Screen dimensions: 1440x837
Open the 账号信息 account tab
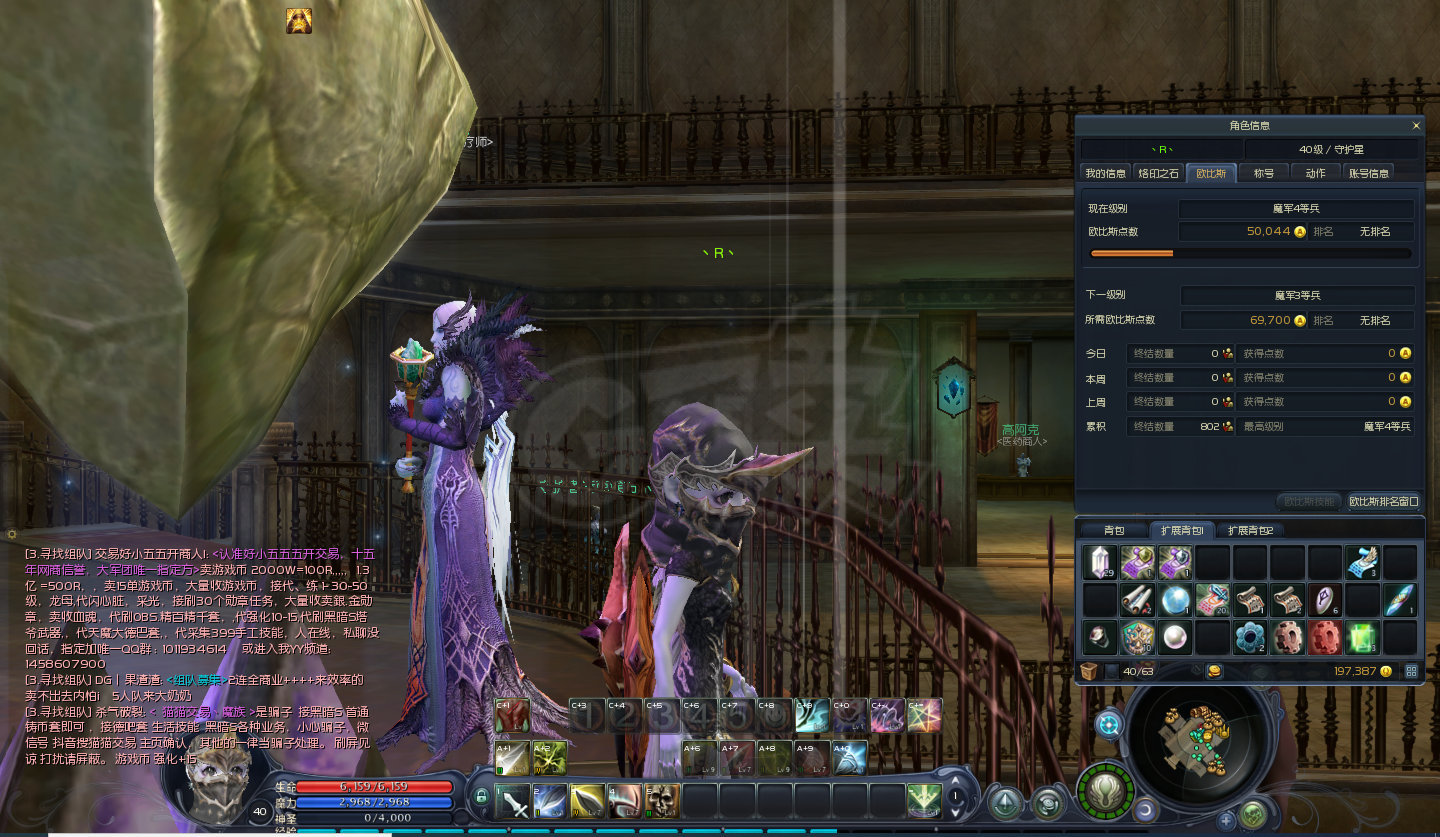1368,173
